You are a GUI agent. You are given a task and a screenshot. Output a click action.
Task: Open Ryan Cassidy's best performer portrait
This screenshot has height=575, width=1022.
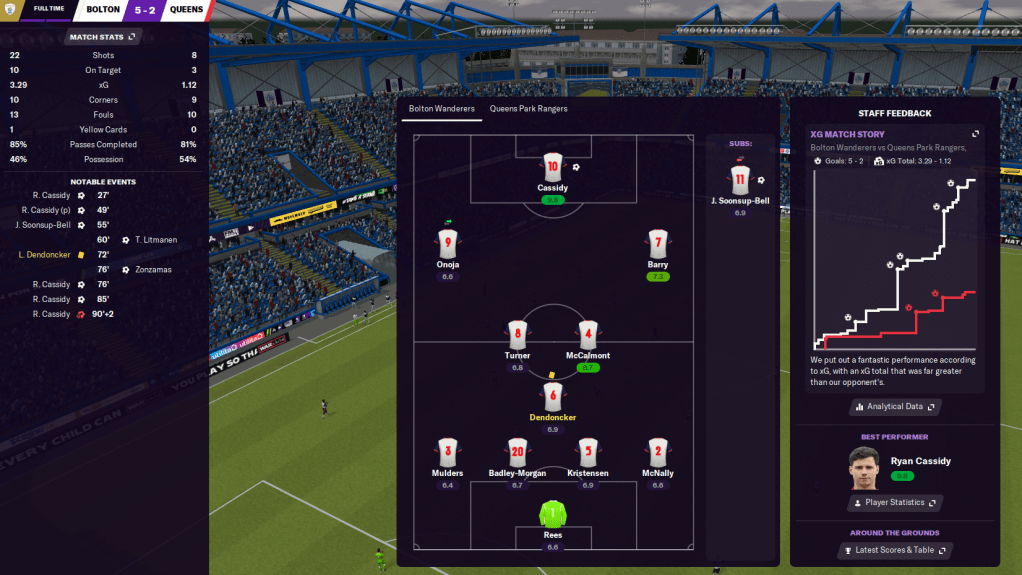862,466
